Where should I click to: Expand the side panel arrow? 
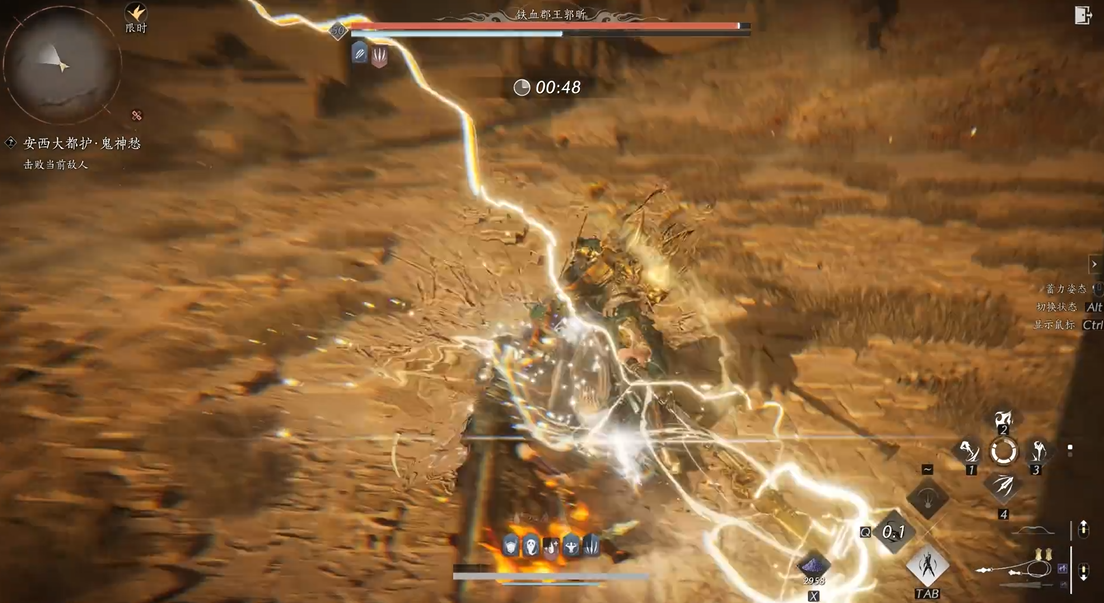pyautogui.click(x=1095, y=264)
